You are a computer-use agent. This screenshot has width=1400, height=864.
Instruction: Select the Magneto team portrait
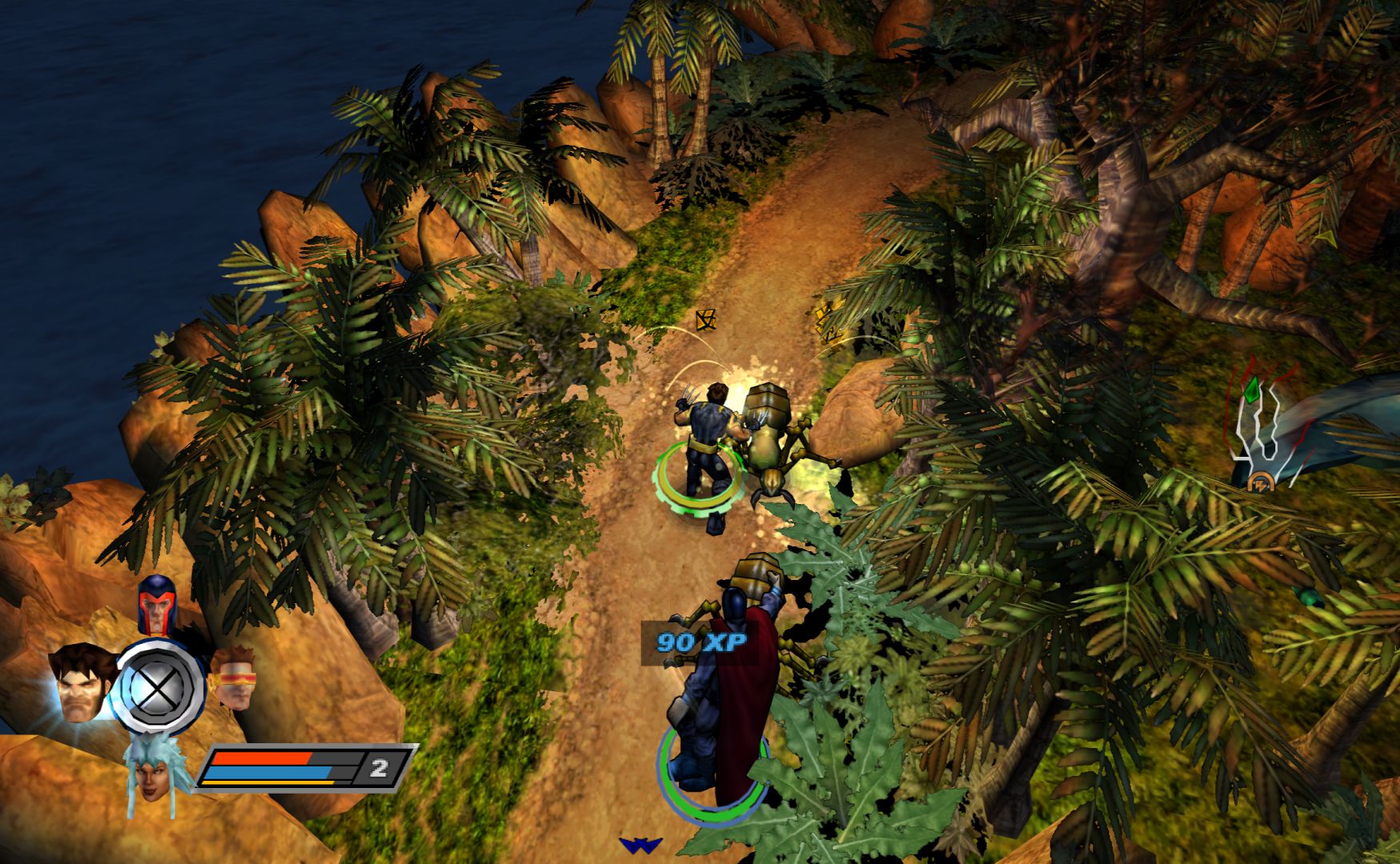(157, 603)
